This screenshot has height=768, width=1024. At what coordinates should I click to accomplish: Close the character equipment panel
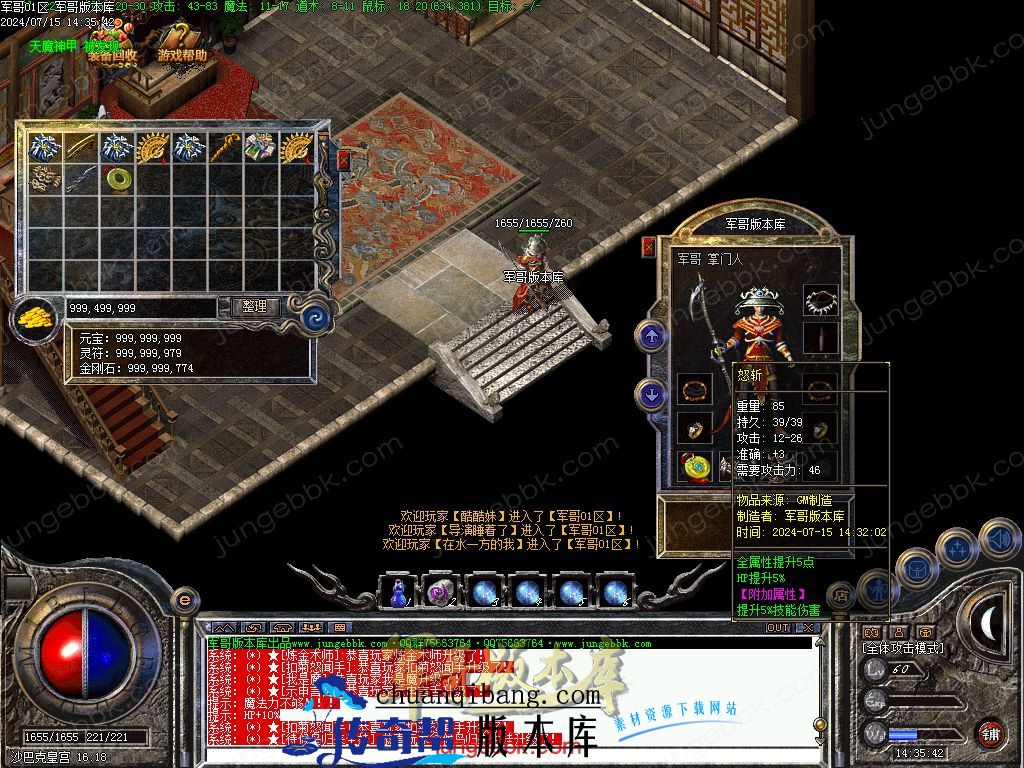pos(648,246)
